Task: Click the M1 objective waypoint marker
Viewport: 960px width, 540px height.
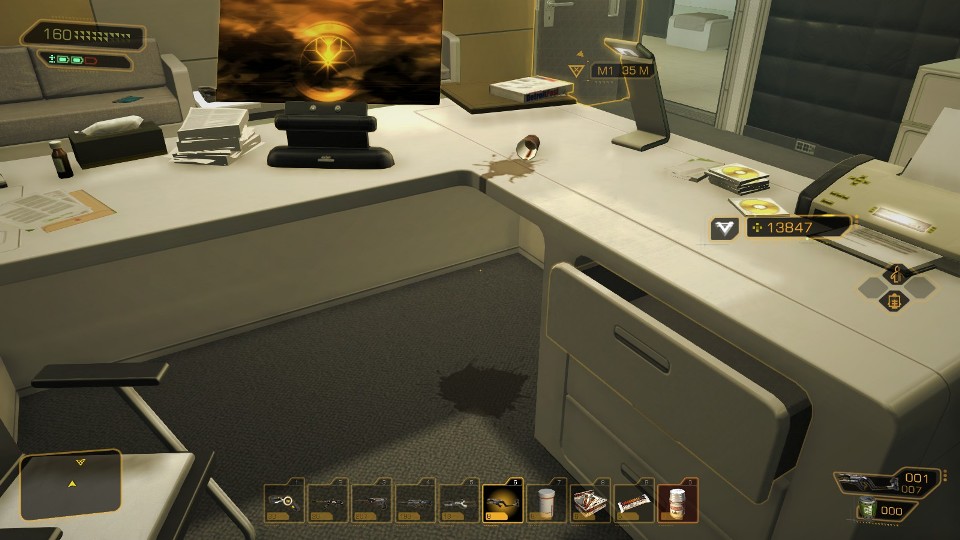Action: tap(576, 70)
